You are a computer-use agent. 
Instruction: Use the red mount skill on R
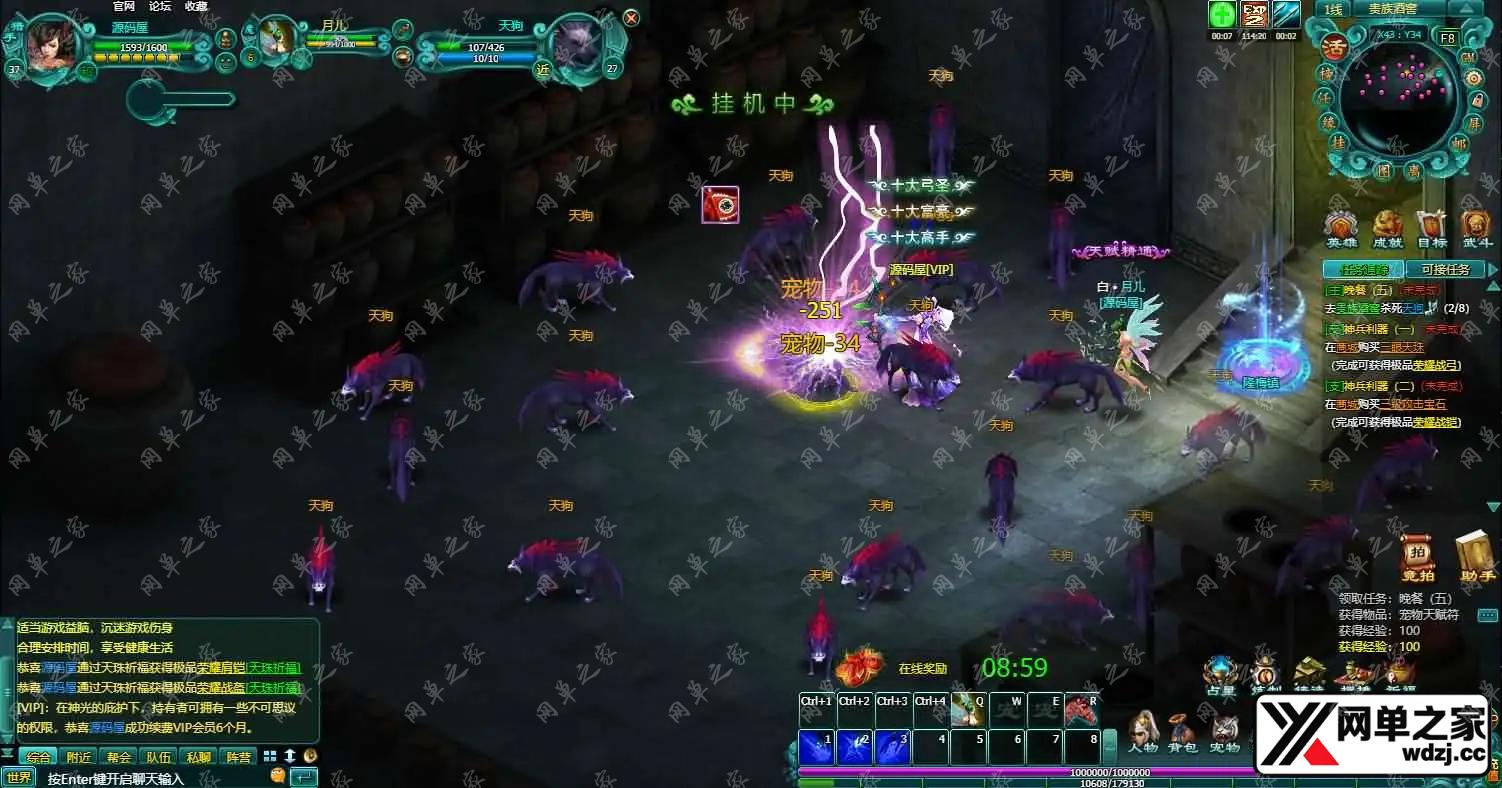1081,710
